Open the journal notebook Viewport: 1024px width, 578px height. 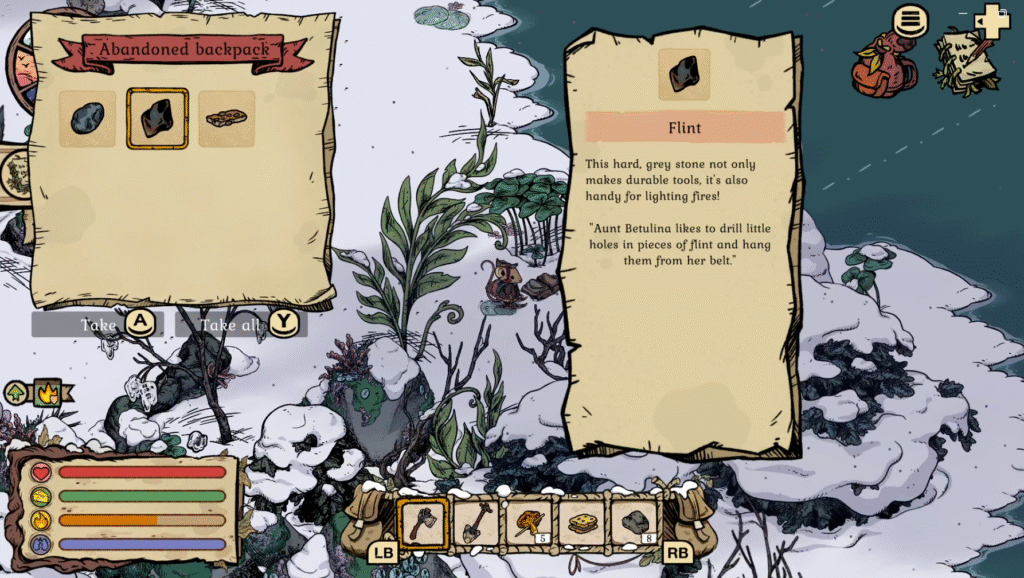tap(966, 58)
